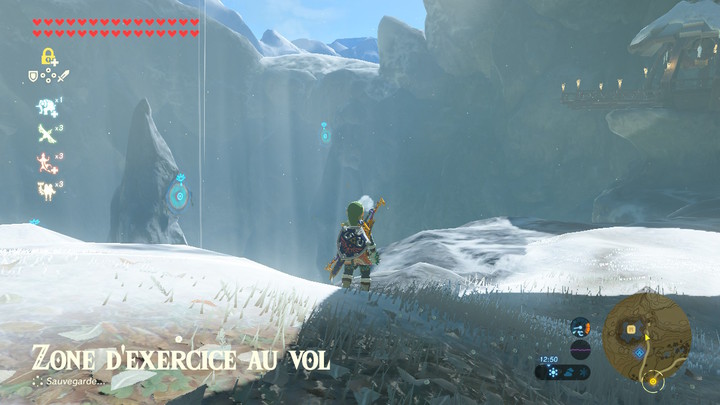
Task: Click the temperature gauge icon
Action: pos(580,327)
